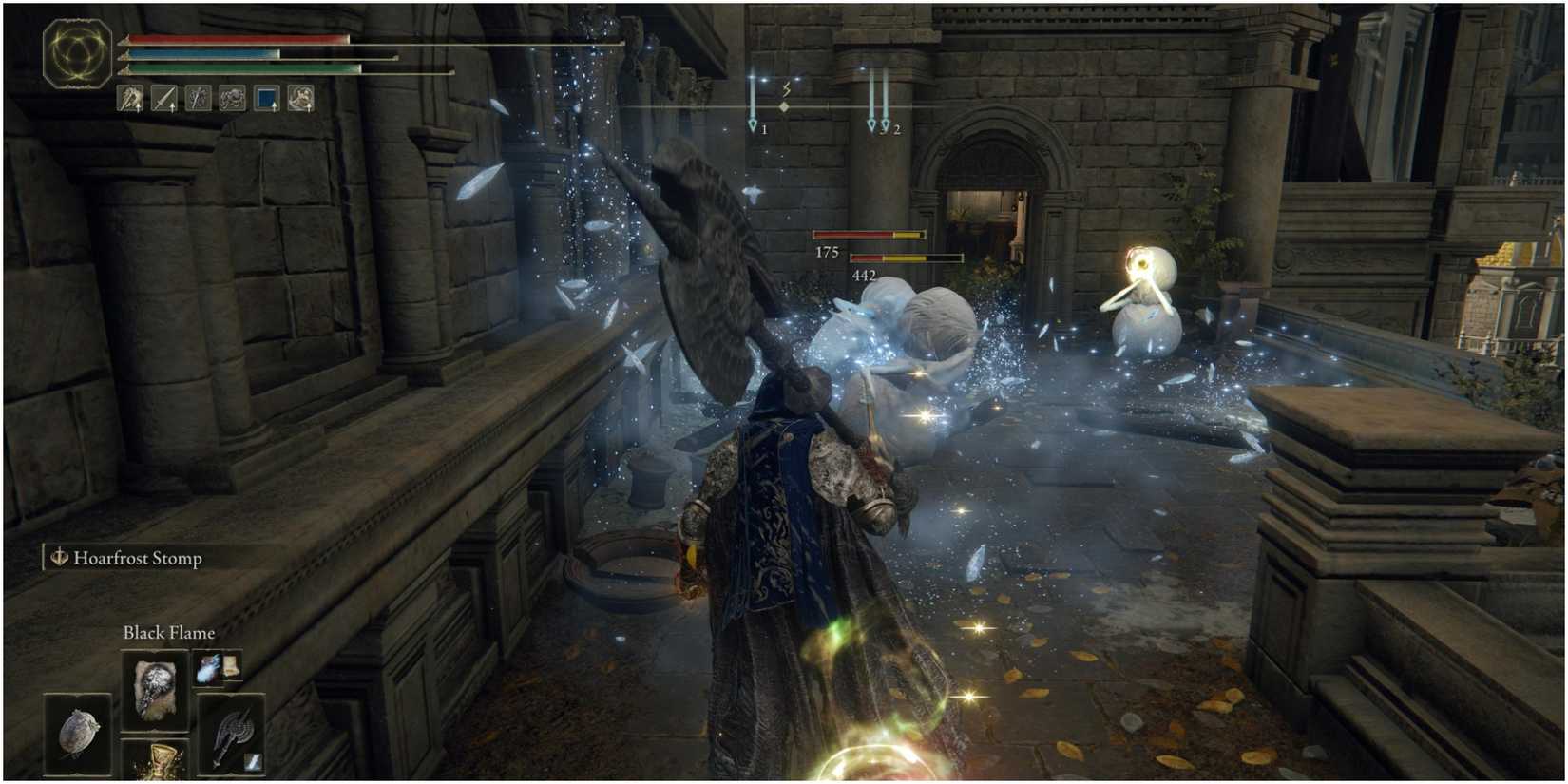Click the crossed-blades status effect icon
The width and height of the screenshot is (1568, 784).
pos(198,98)
